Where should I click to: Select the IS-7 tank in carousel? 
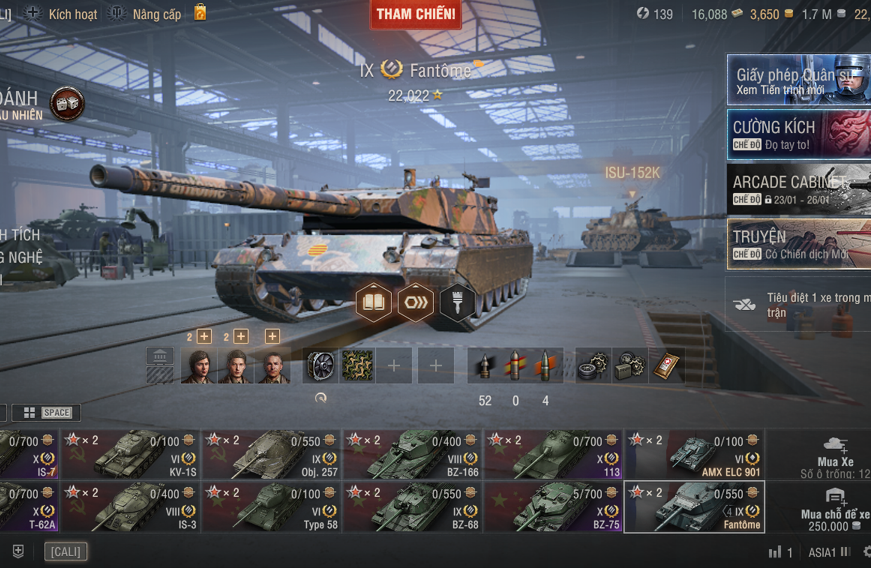pos(28,454)
